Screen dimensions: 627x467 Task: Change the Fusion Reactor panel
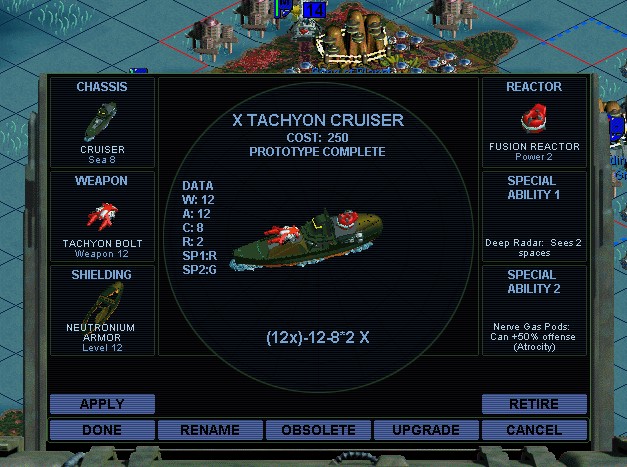click(534, 122)
